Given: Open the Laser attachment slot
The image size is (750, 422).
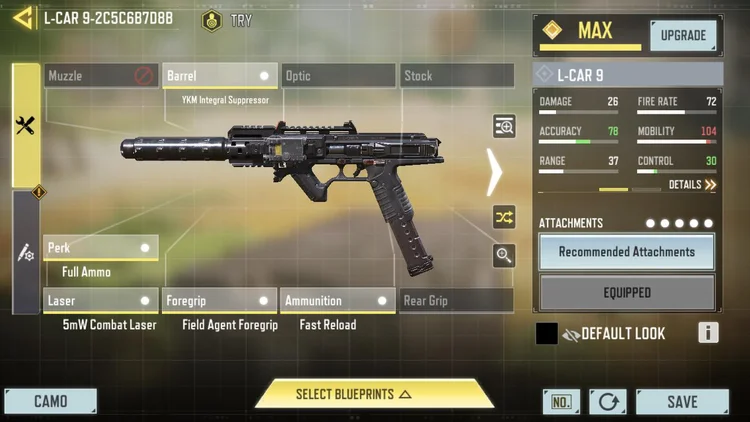Looking at the screenshot, I should pos(101,301).
